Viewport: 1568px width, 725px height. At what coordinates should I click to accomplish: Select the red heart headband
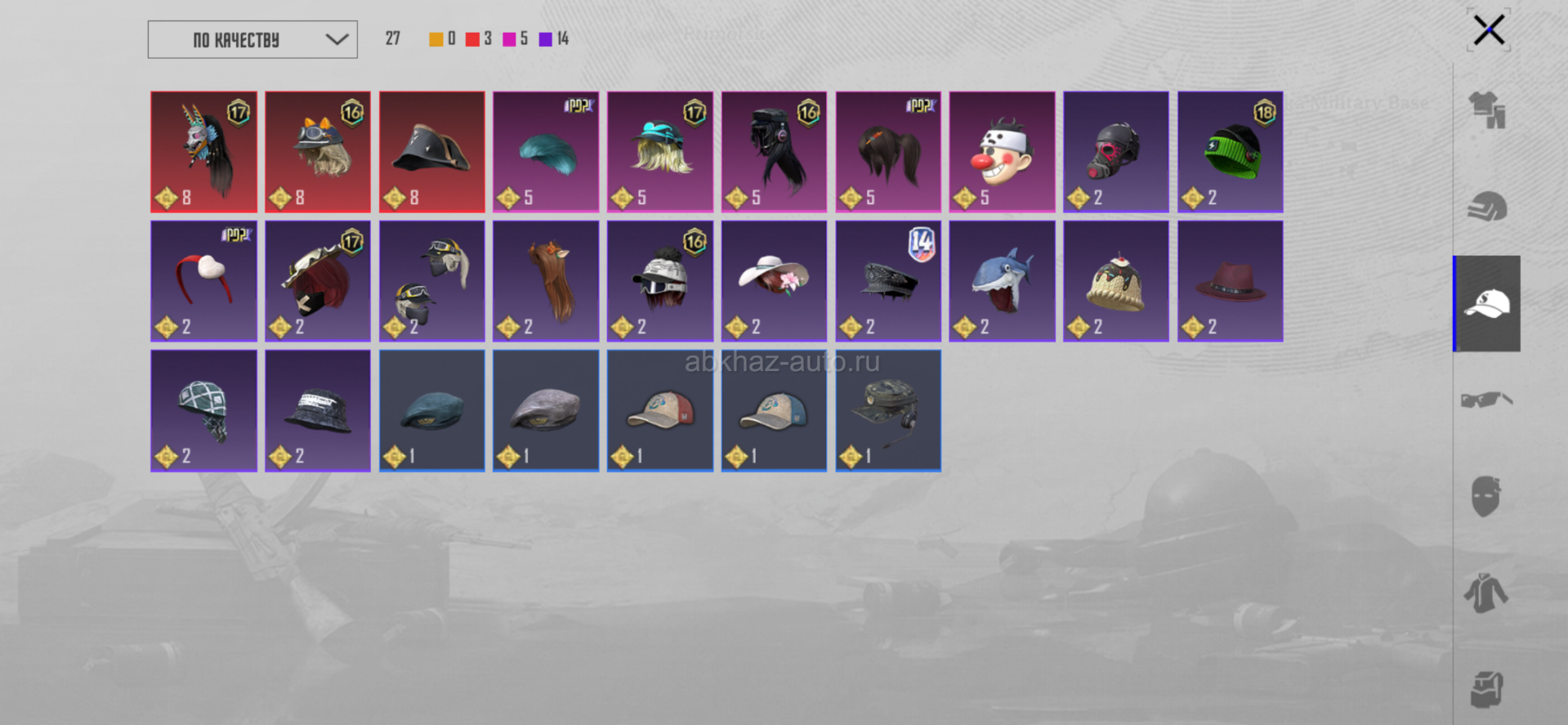pyautogui.click(x=204, y=281)
